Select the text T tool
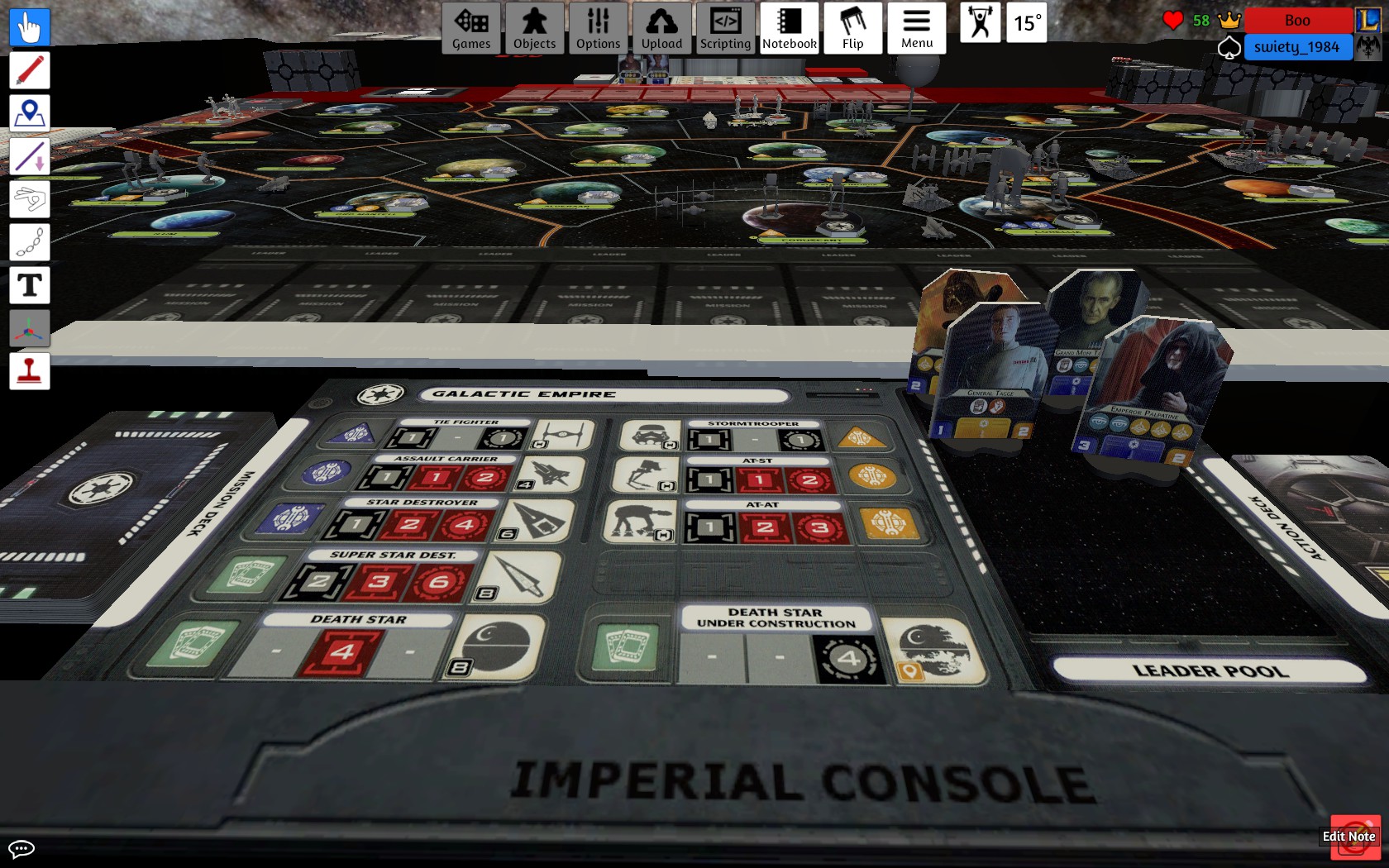 30,285
